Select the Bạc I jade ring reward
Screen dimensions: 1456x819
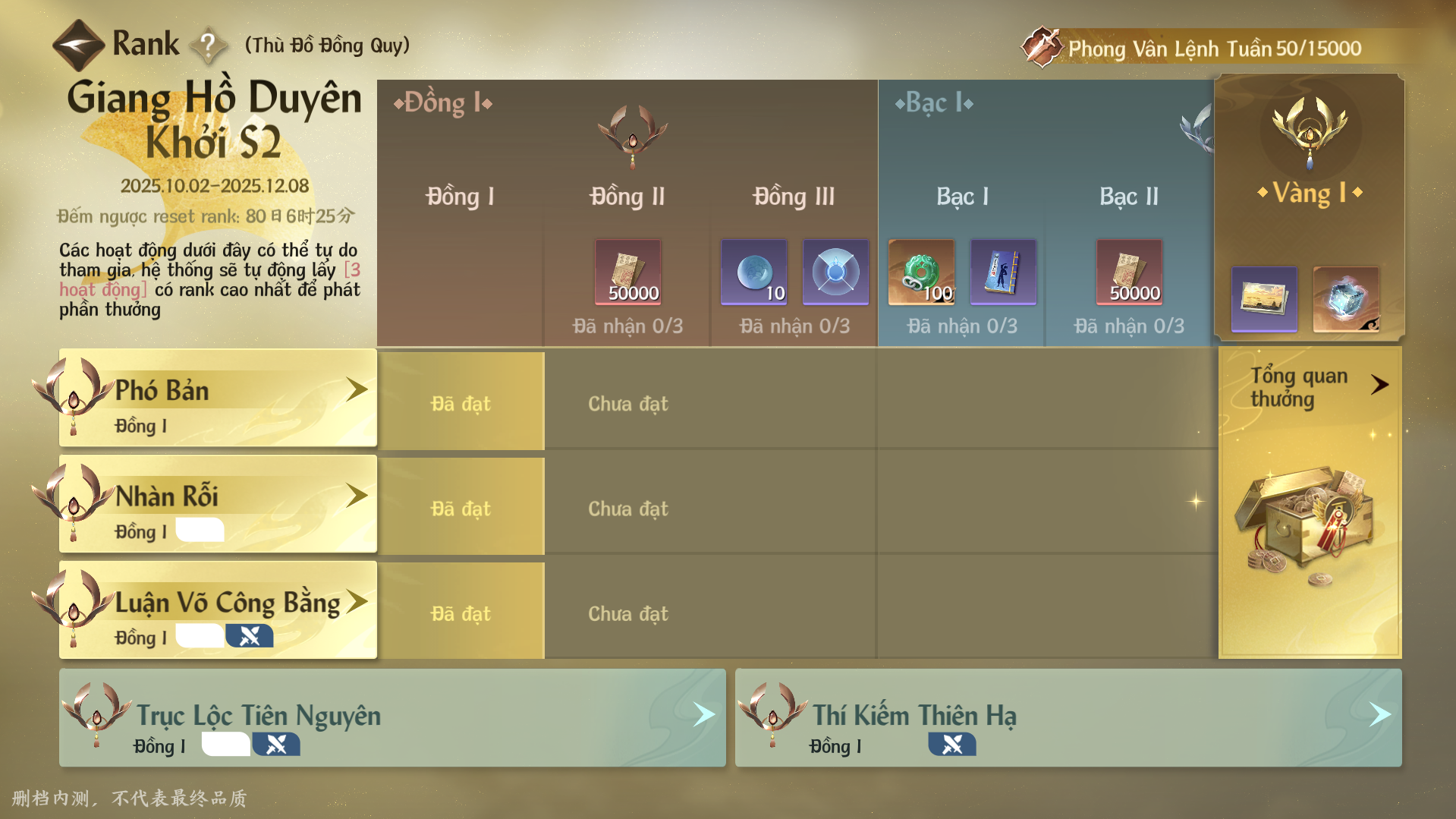[x=921, y=272]
